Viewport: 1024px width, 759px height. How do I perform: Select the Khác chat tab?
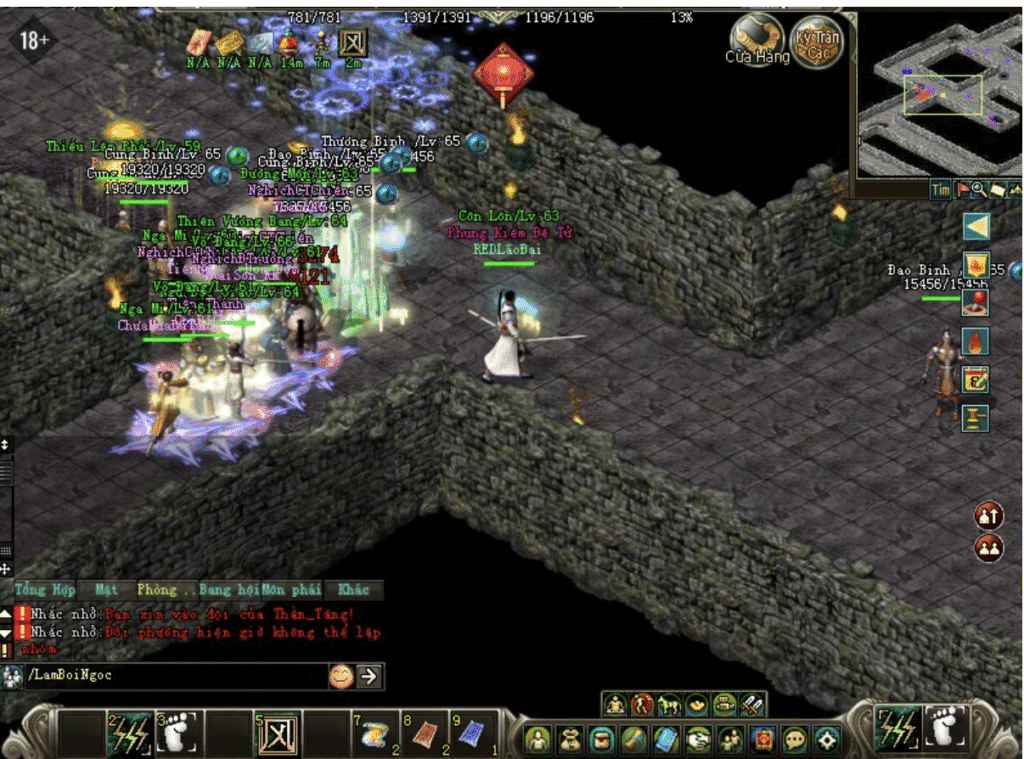pos(353,589)
